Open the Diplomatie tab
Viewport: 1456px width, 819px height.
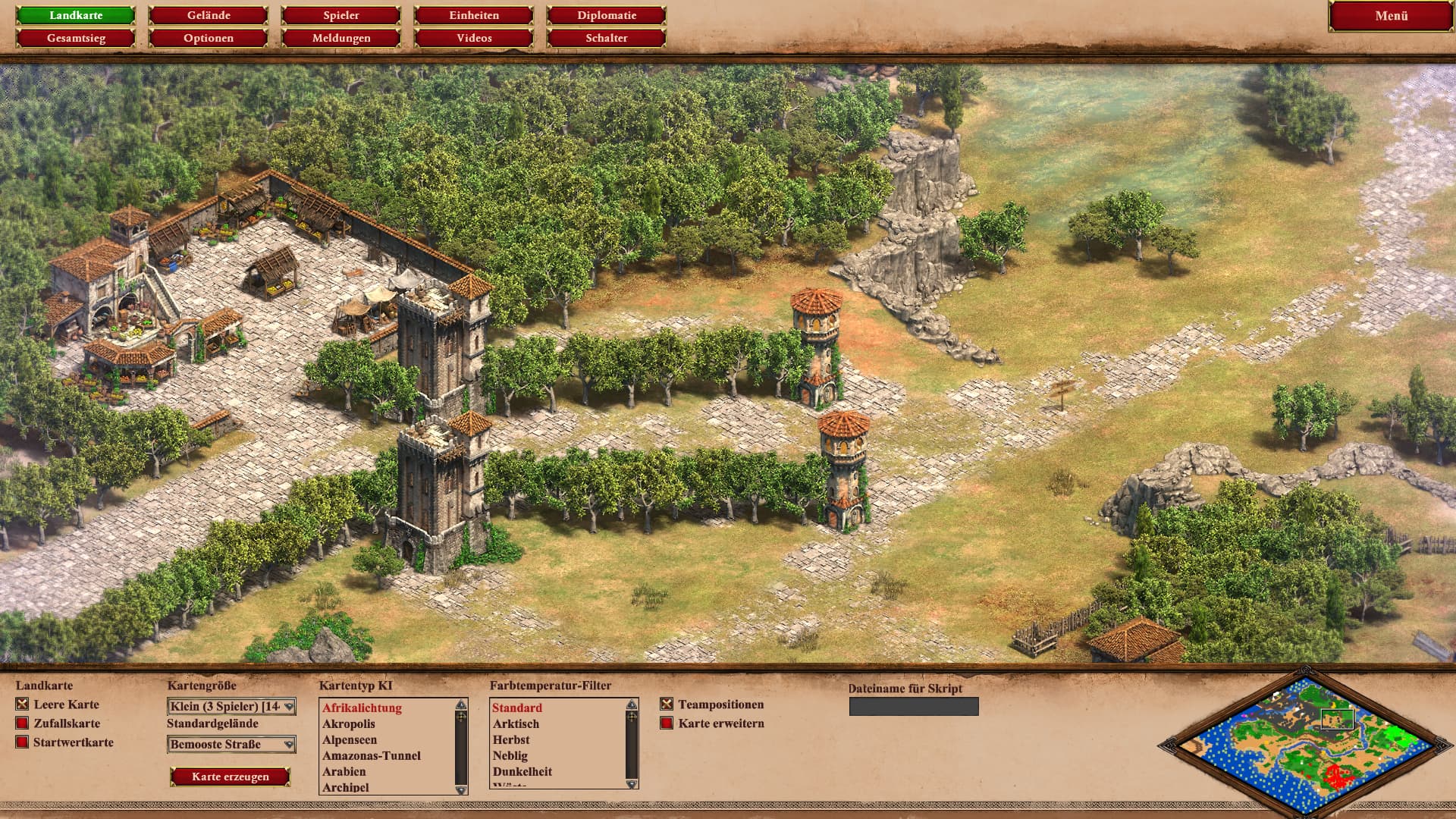[x=607, y=15]
